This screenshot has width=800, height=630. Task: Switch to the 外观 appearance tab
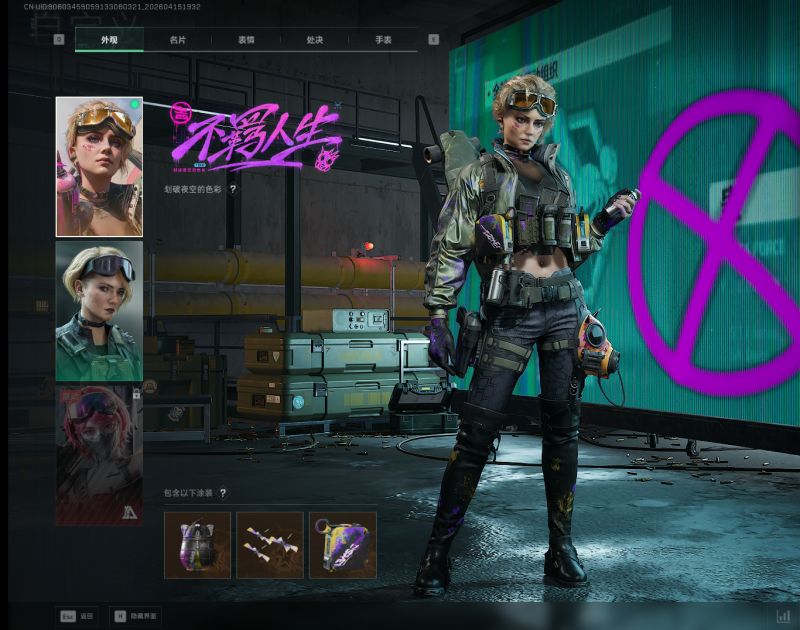(109, 40)
